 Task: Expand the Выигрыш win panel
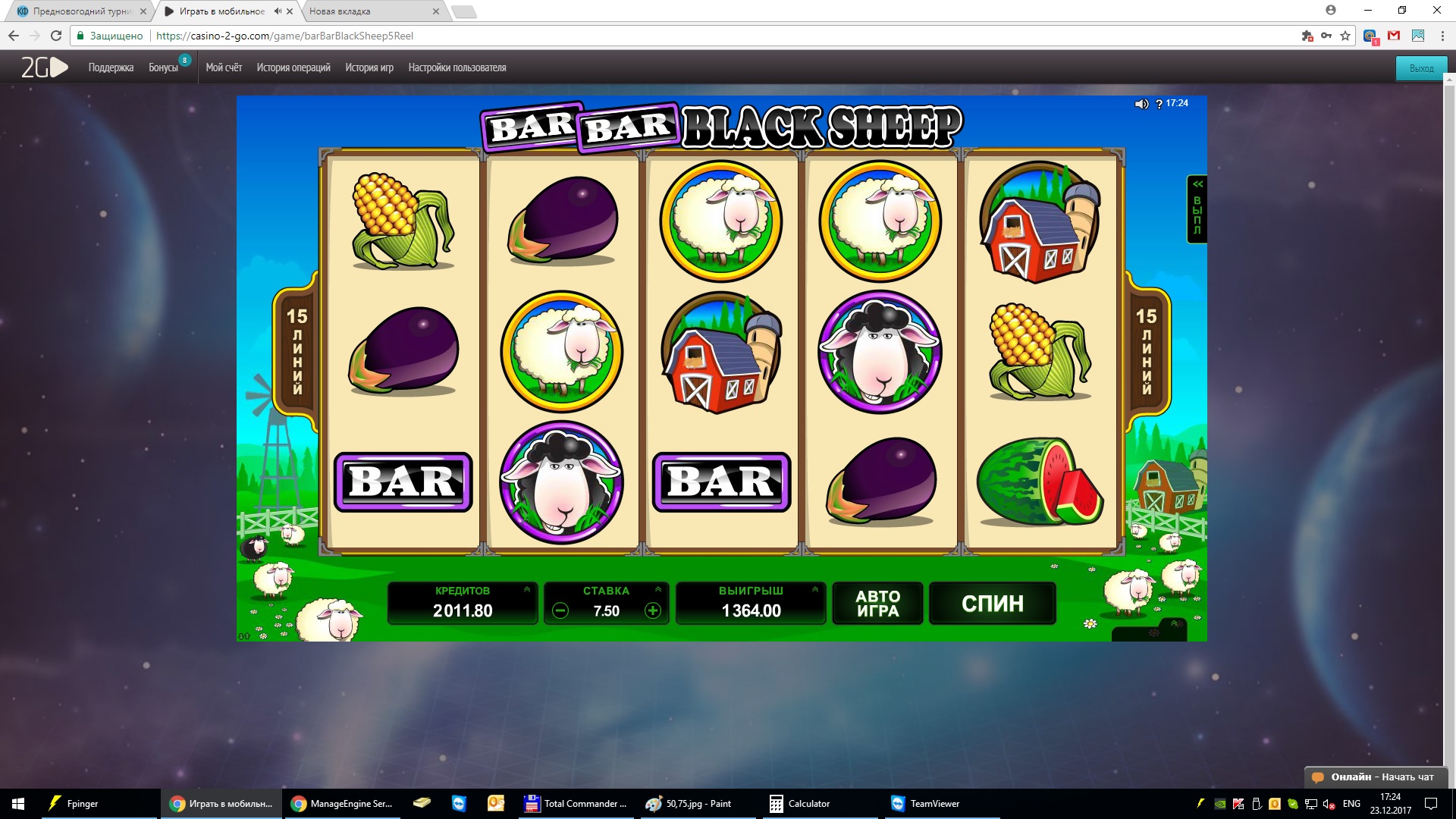click(815, 589)
